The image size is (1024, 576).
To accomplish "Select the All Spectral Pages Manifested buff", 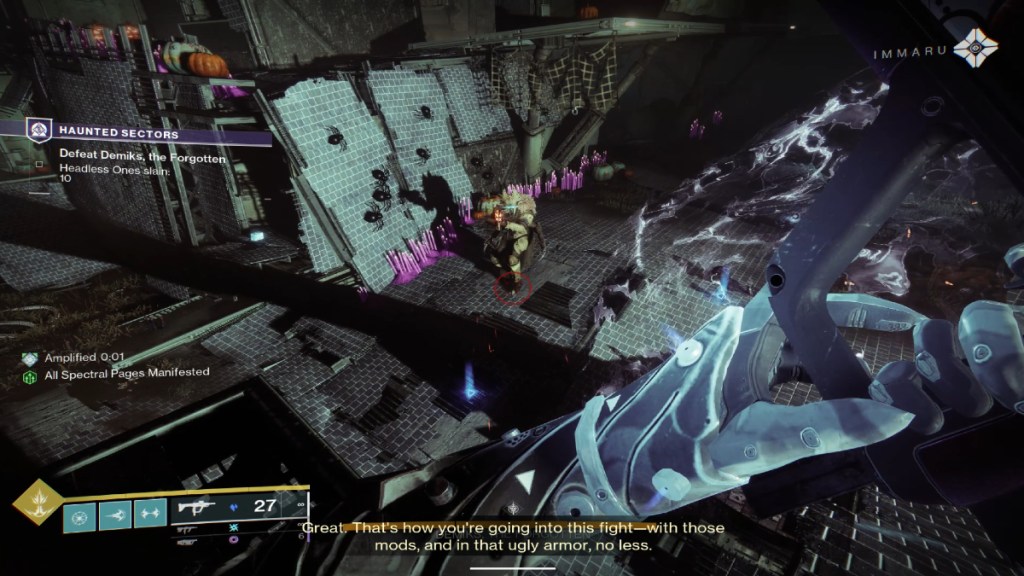I will pos(31,373).
